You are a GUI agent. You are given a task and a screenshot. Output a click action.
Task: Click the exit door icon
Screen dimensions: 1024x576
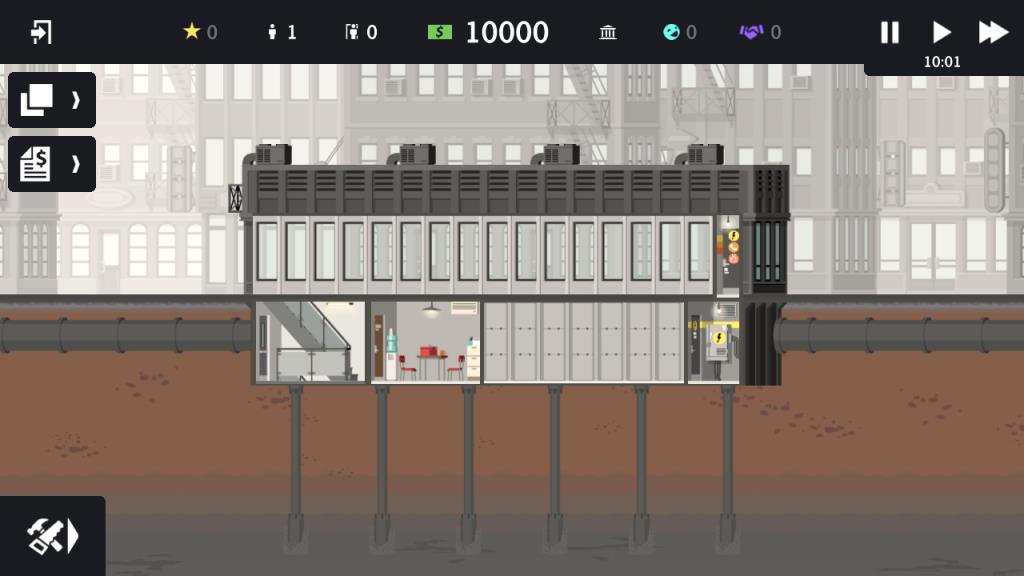click(41, 32)
